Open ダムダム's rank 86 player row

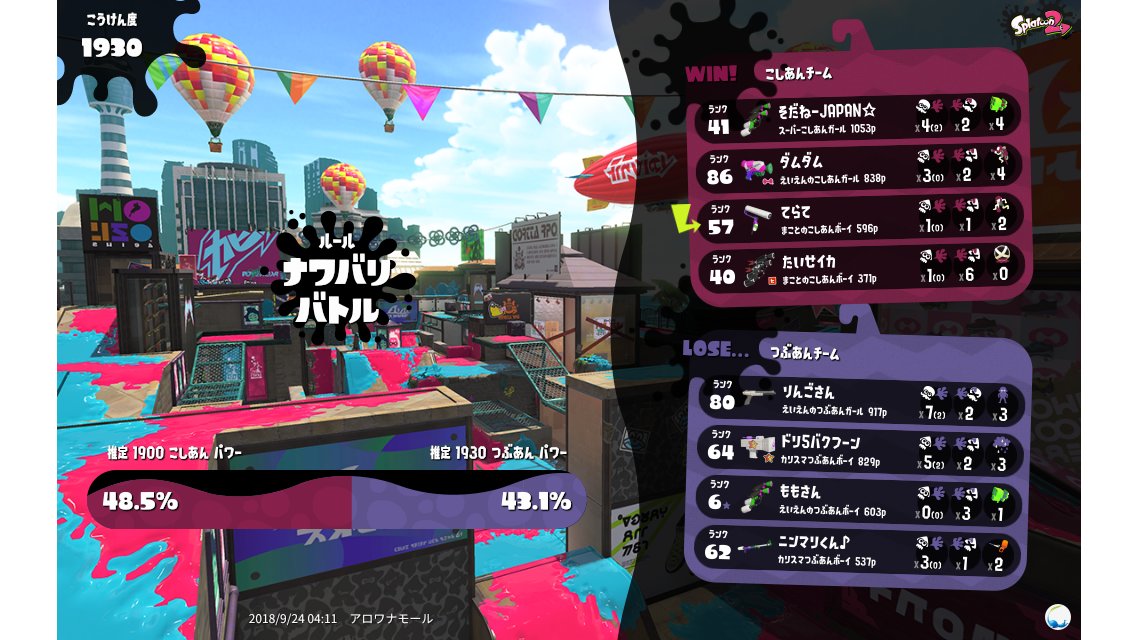pyautogui.click(x=858, y=167)
